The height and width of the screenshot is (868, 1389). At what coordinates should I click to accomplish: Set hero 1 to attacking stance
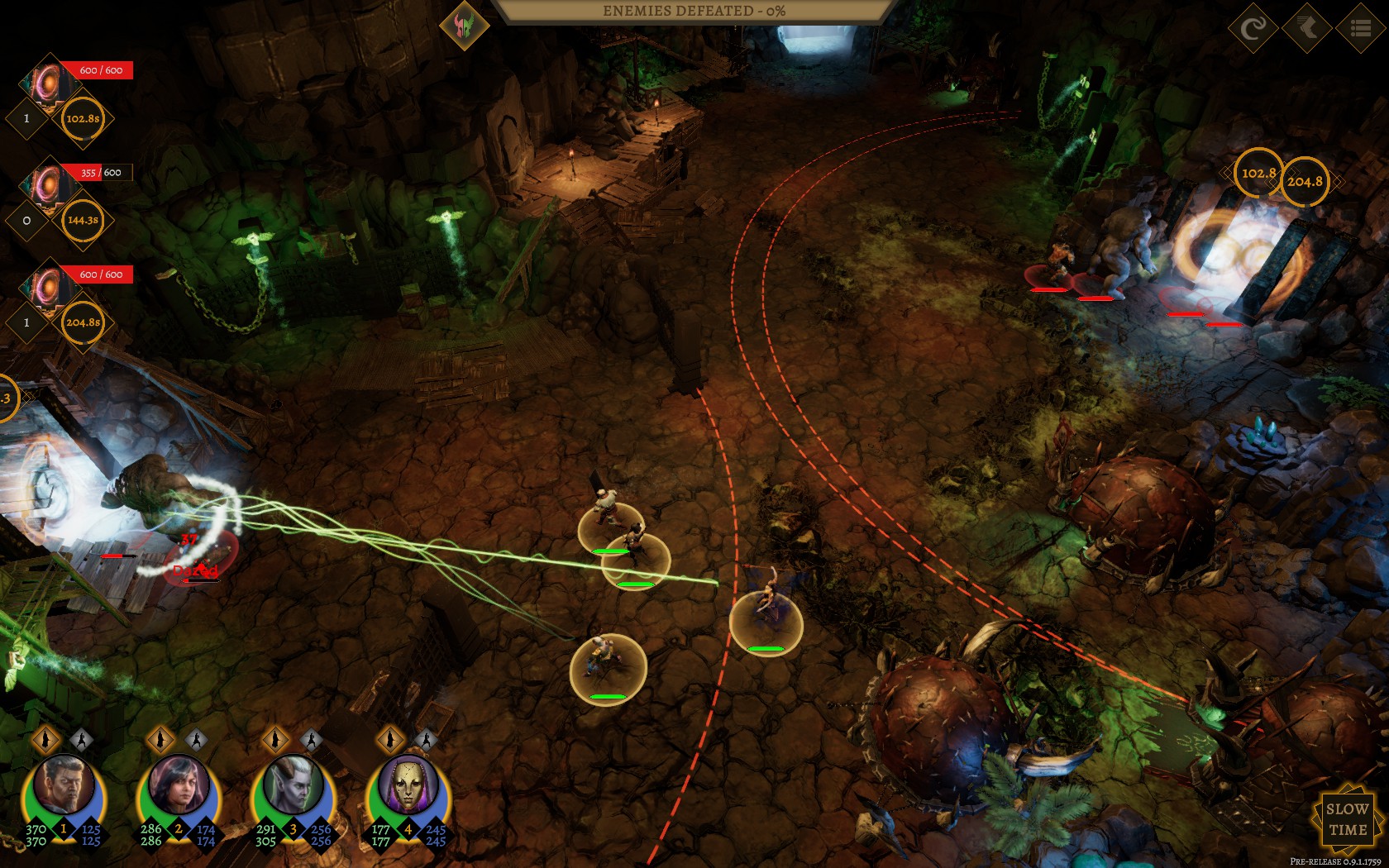(x=81, y=739)
